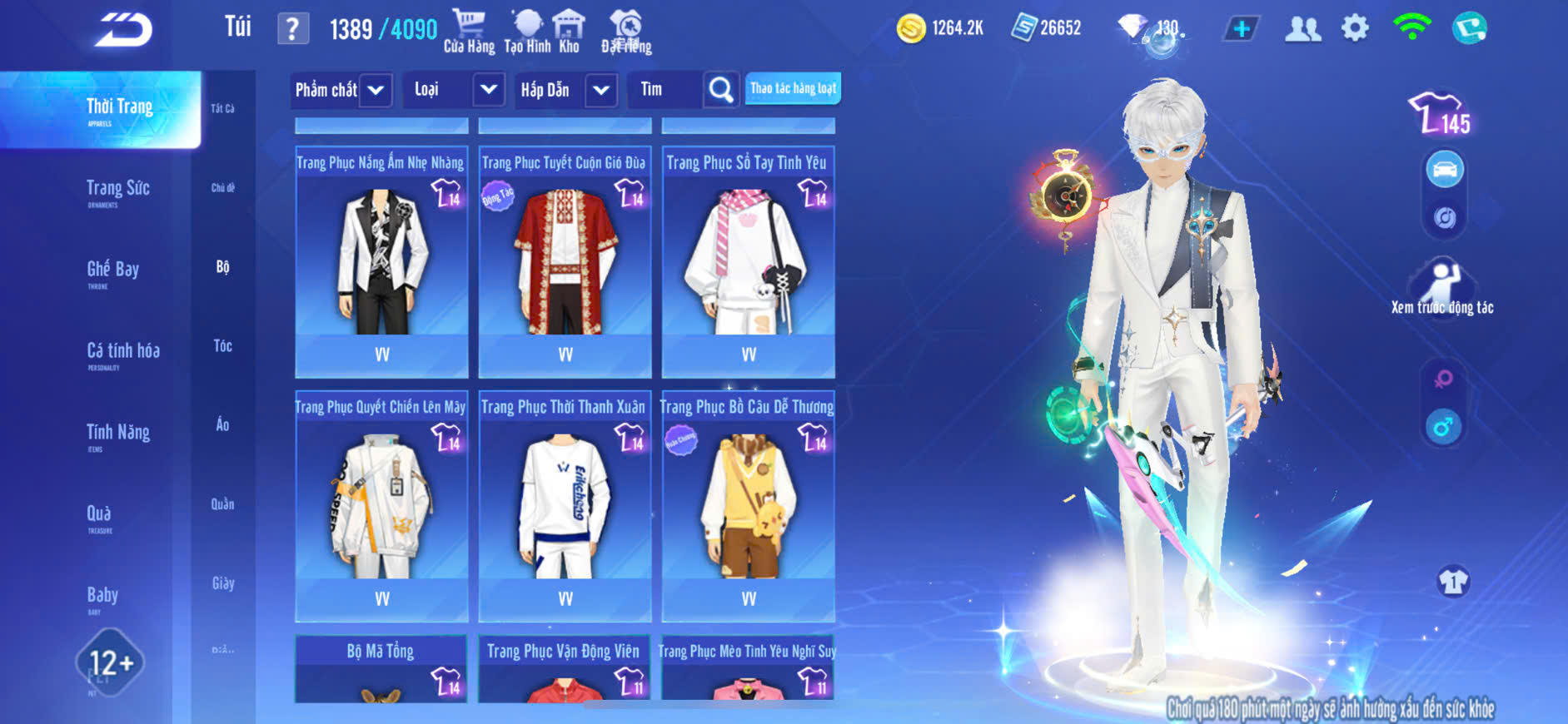Open the gear settings icon
This screenshot has height=724, width=1568.
coord(1355,28)
